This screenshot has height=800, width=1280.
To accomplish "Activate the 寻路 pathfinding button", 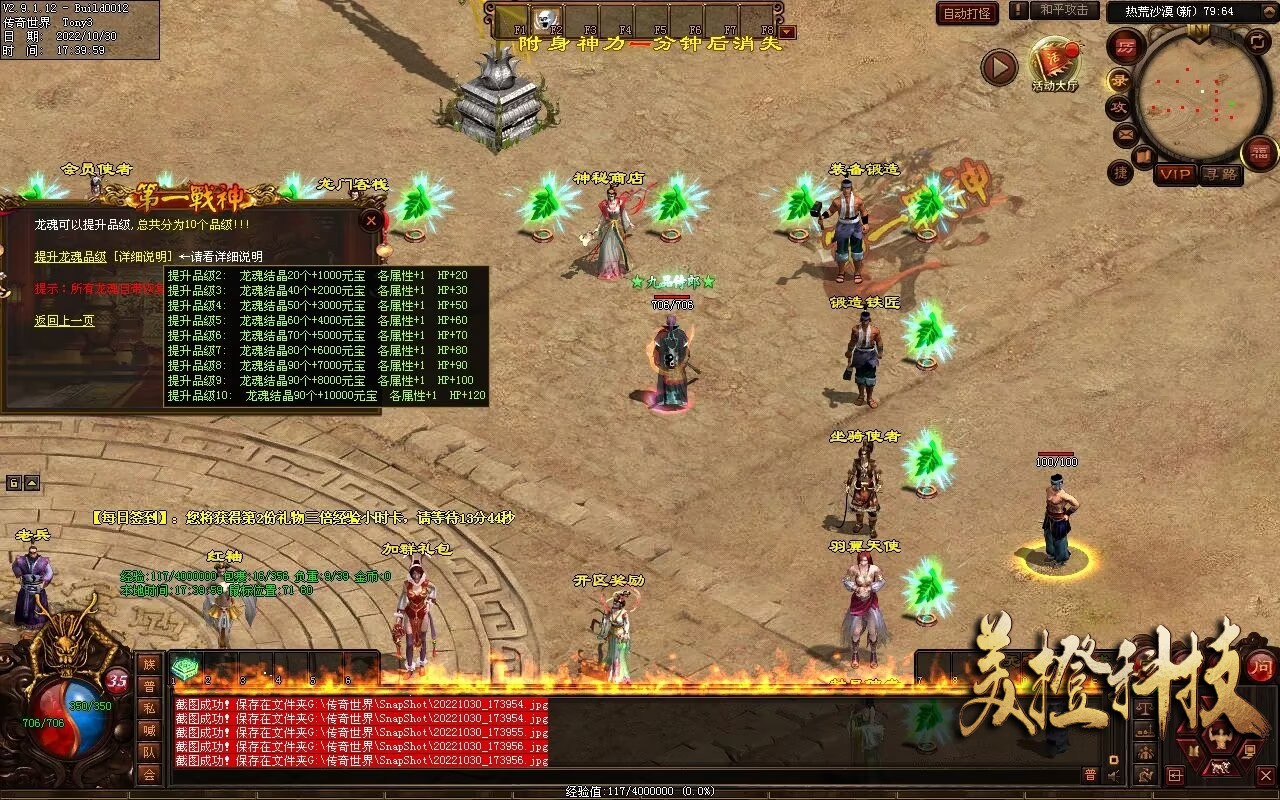I will pyautogui.click(x=1219, y=174).
